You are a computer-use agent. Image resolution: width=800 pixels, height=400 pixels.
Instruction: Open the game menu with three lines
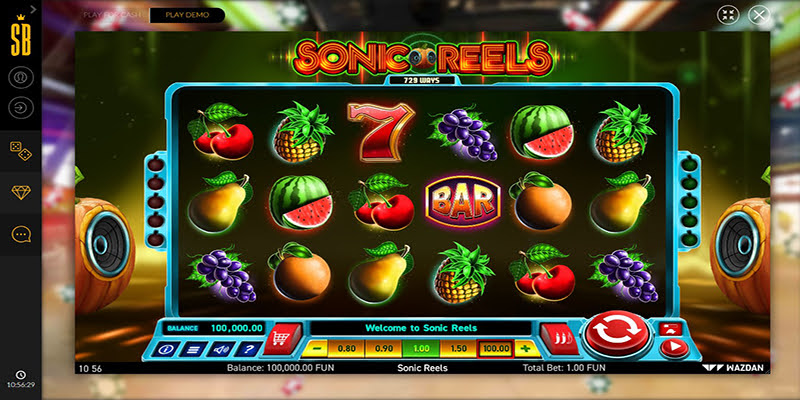193,349
